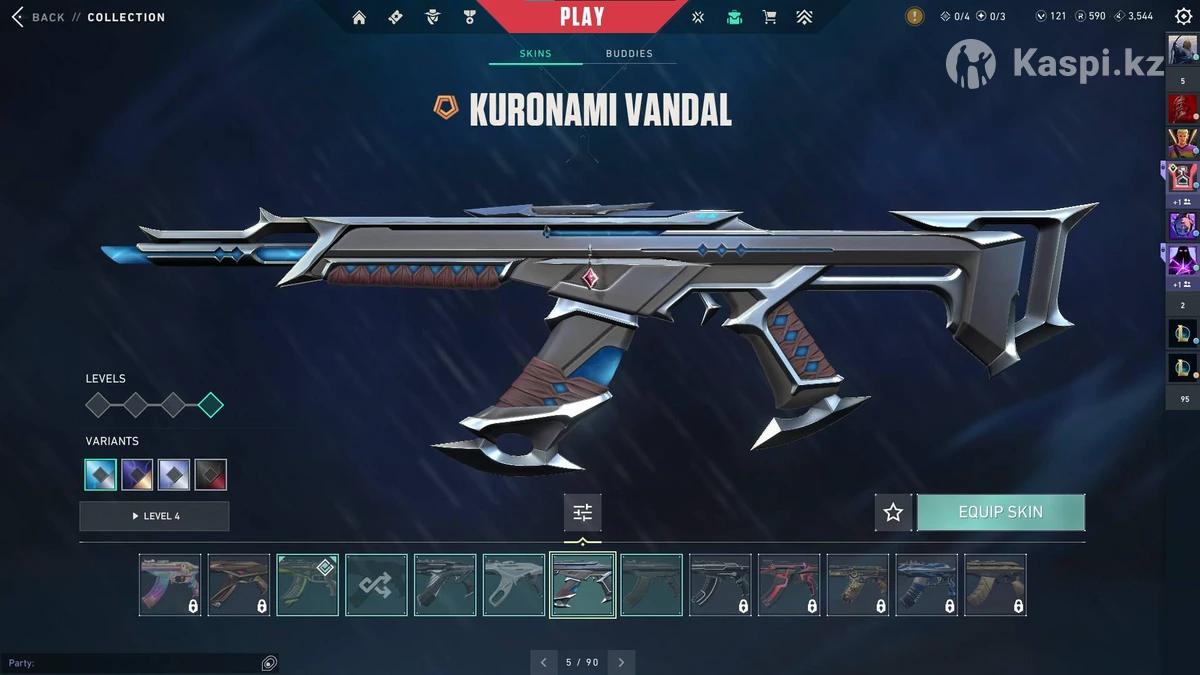This screenshot has height=675, width=1200.
Task: Open the settings gear icon
Action: 1183,16
